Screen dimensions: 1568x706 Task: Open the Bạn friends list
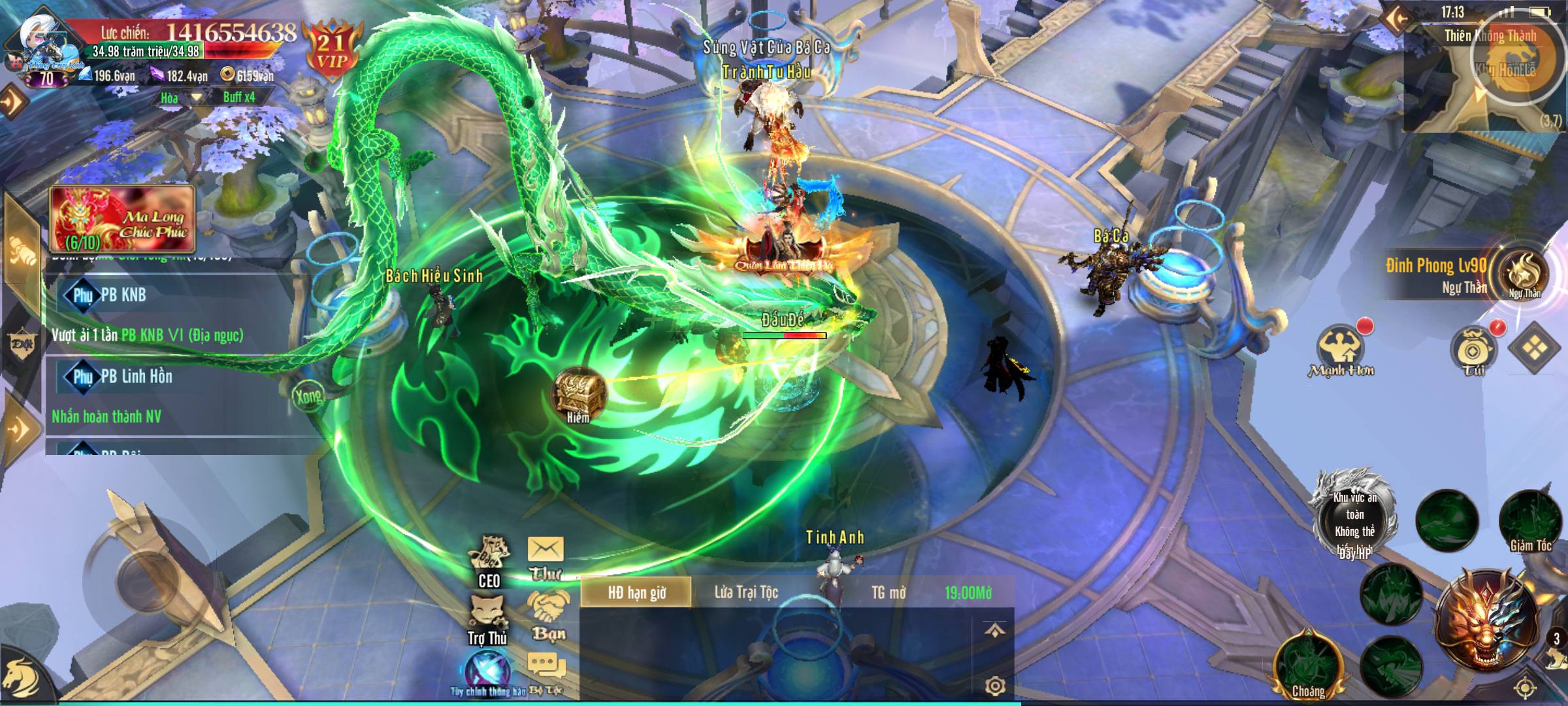pos(547,614)
